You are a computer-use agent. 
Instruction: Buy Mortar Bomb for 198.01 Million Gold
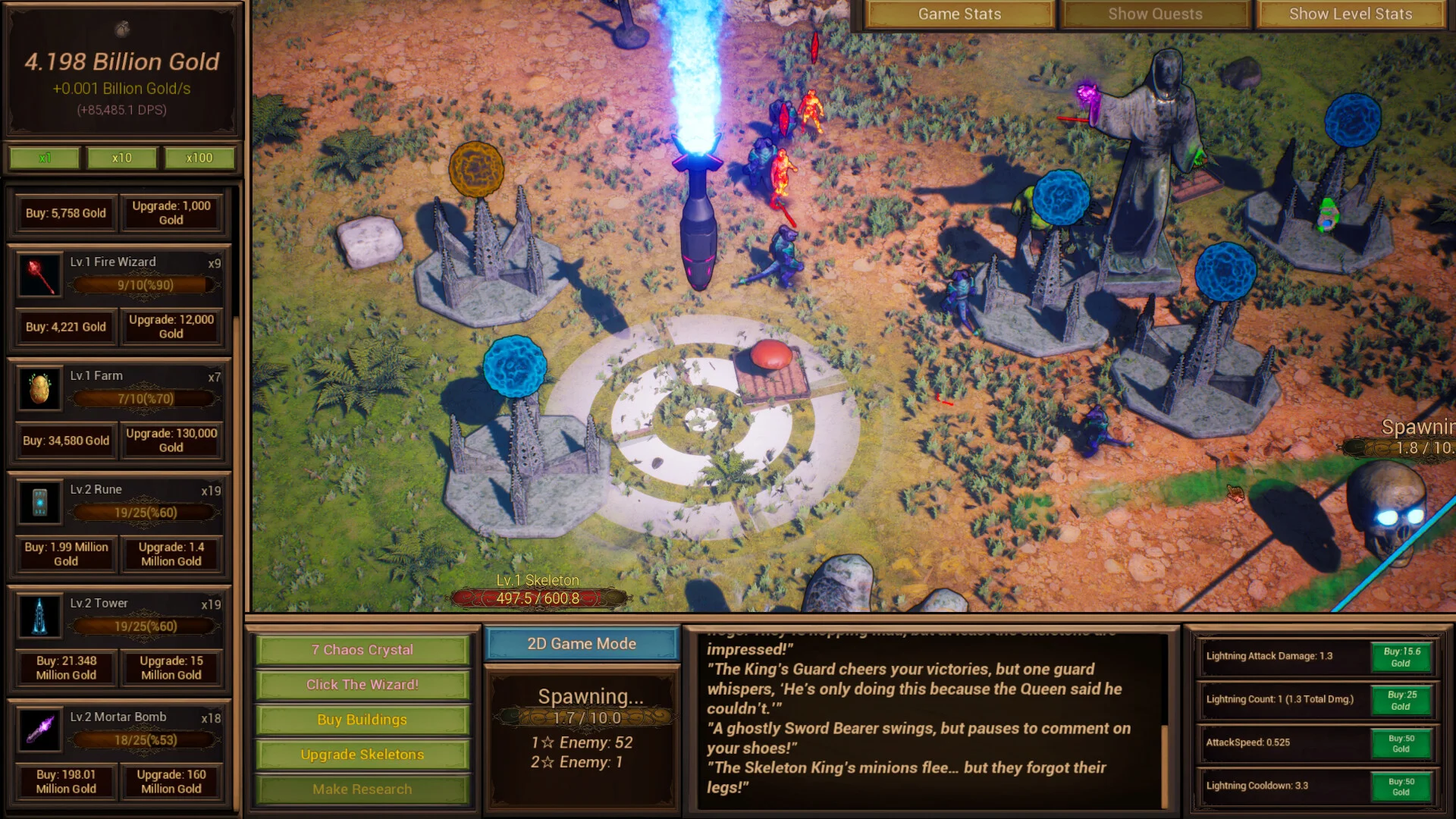pos(65,782)
